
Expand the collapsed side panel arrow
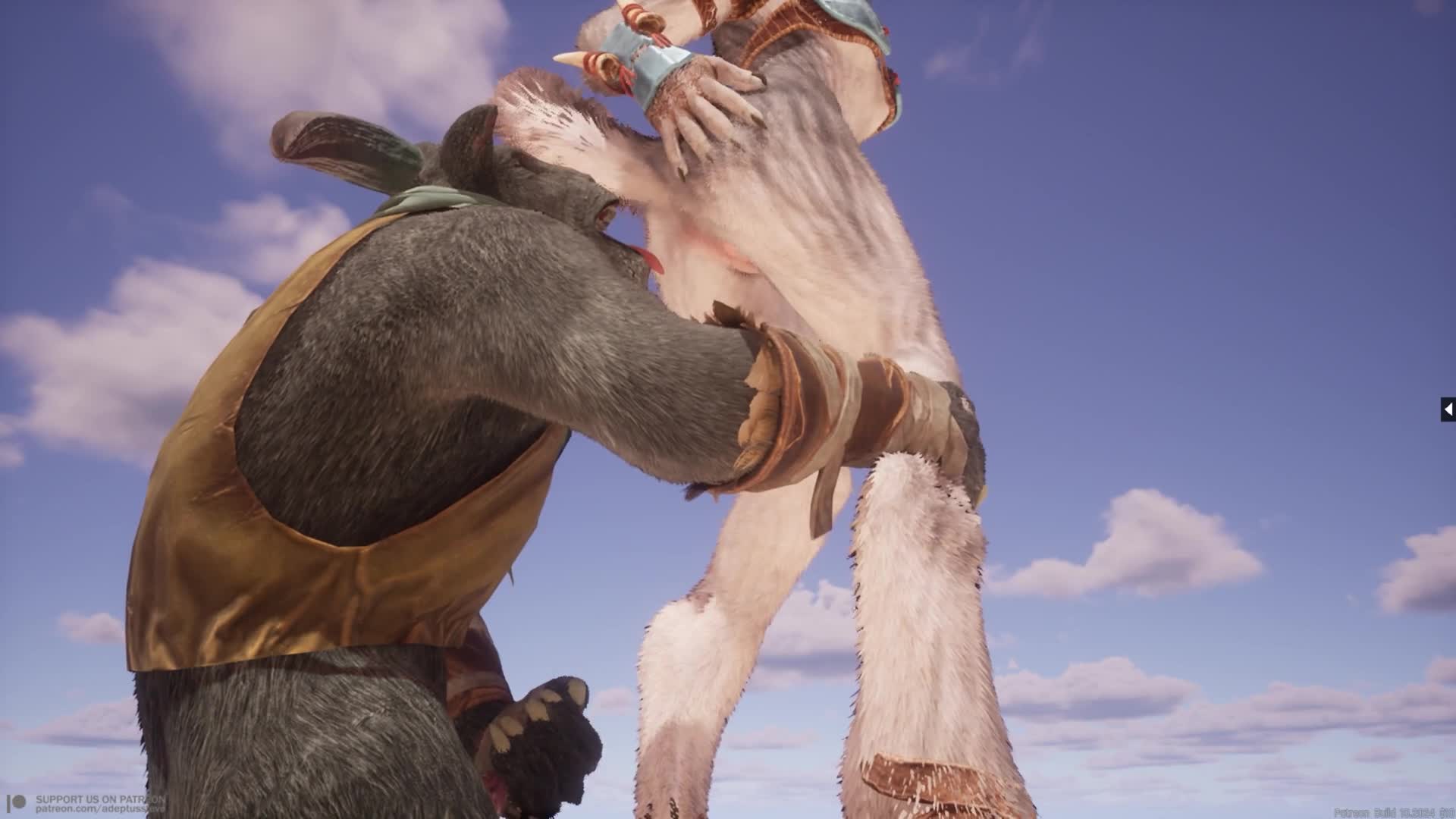pyautogui.click(x=1448, y=409)
